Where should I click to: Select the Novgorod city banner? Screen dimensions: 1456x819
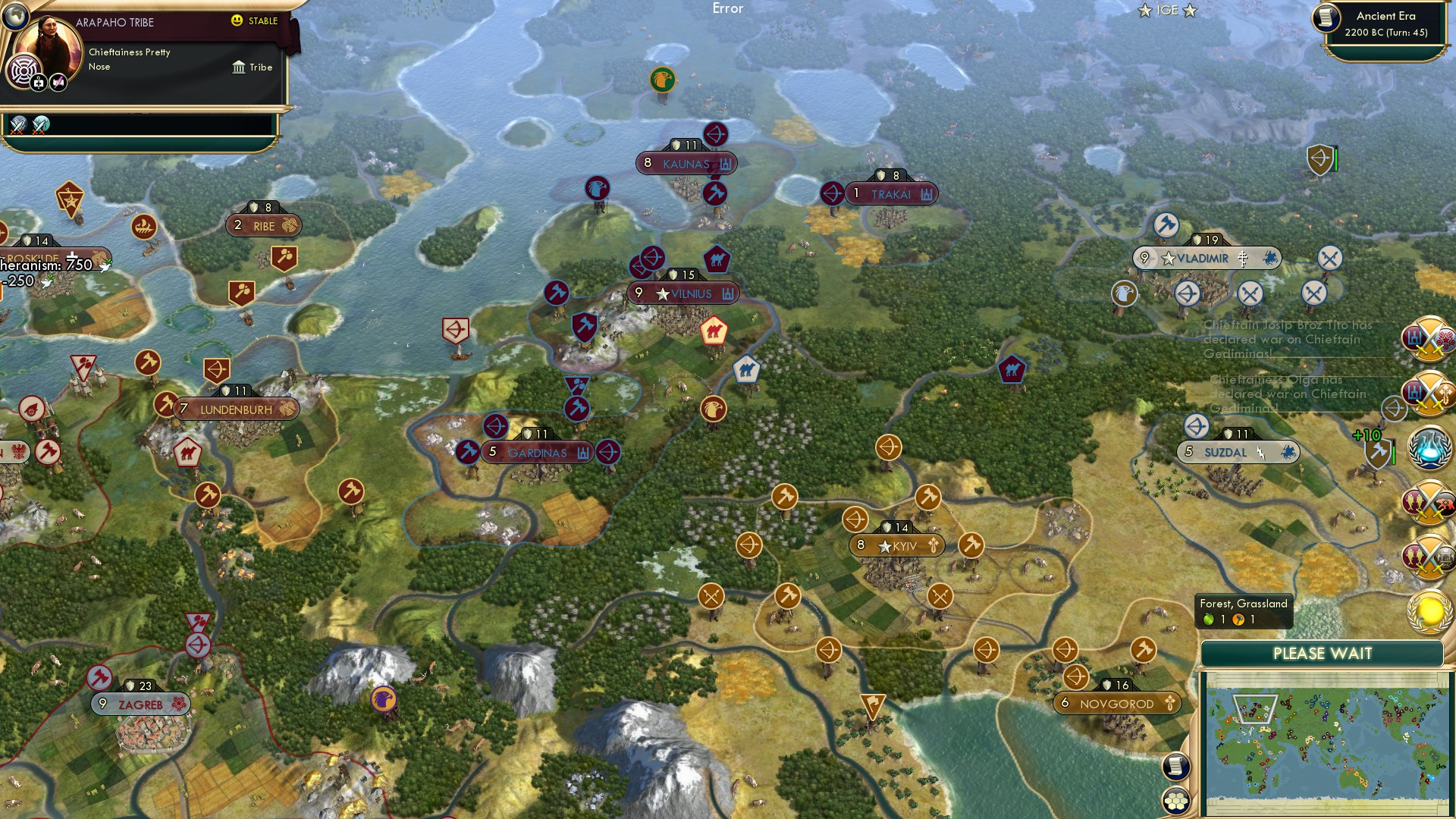(x=1119, y=704)
